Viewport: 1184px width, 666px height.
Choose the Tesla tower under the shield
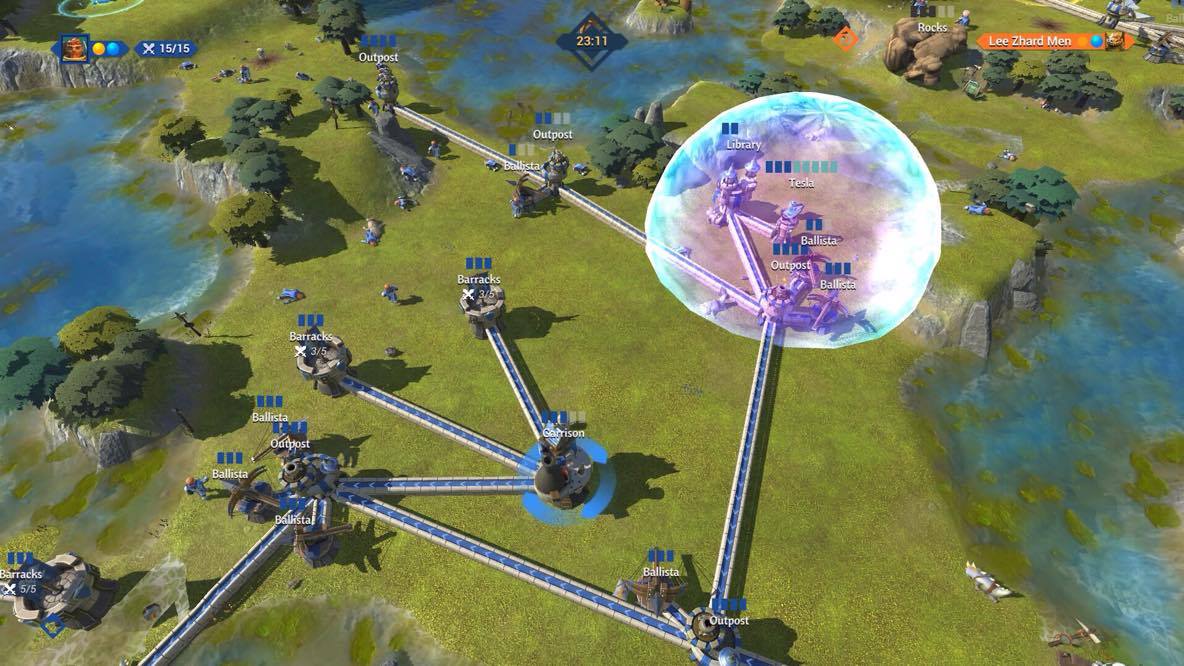coord(792,214)
